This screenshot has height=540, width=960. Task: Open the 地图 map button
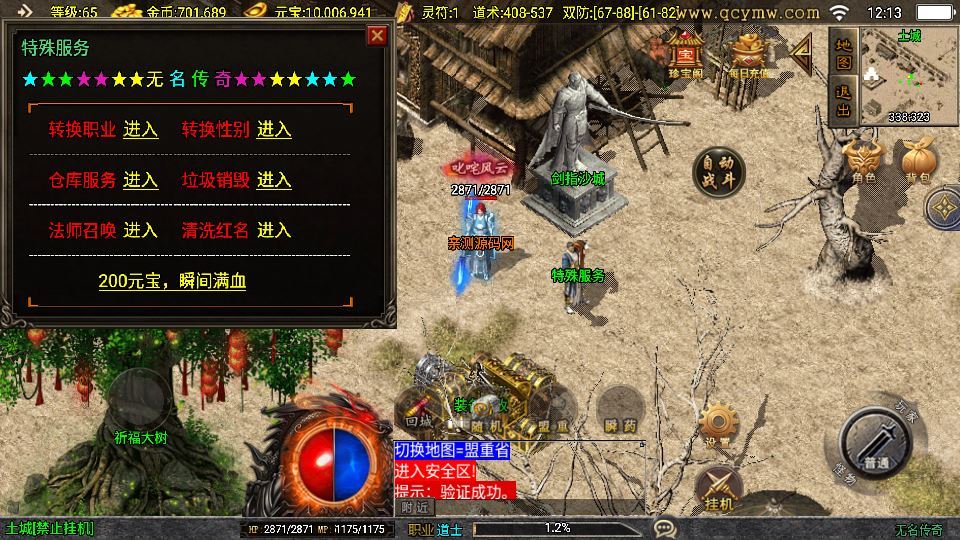click(x=843, y=53)
